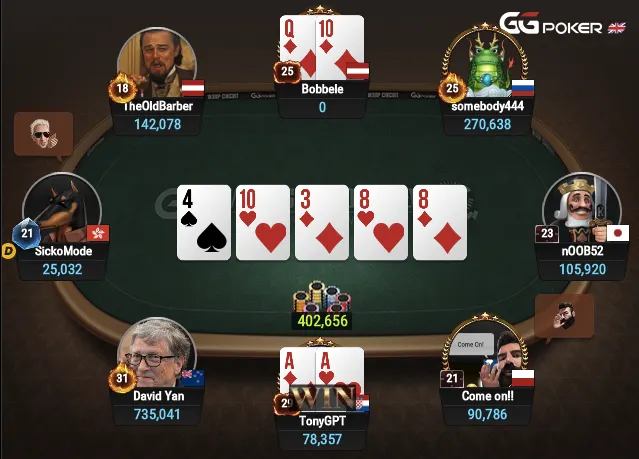The width and height of the screenshot is (639, 459).
Task: Open TonyGPT's name plate
Action: point(322,421)
